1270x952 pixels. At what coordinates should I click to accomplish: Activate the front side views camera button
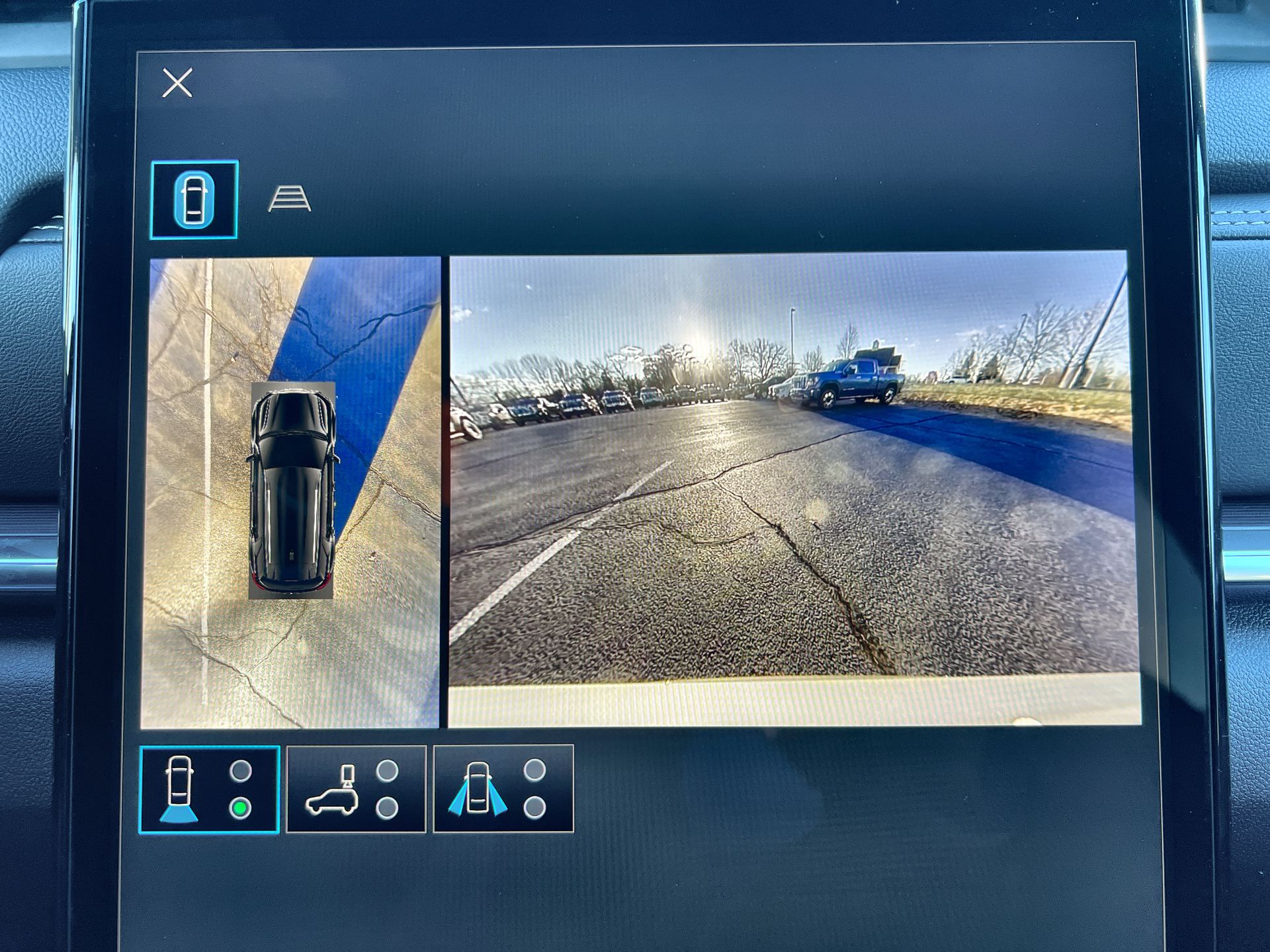(x=503, y=789)
